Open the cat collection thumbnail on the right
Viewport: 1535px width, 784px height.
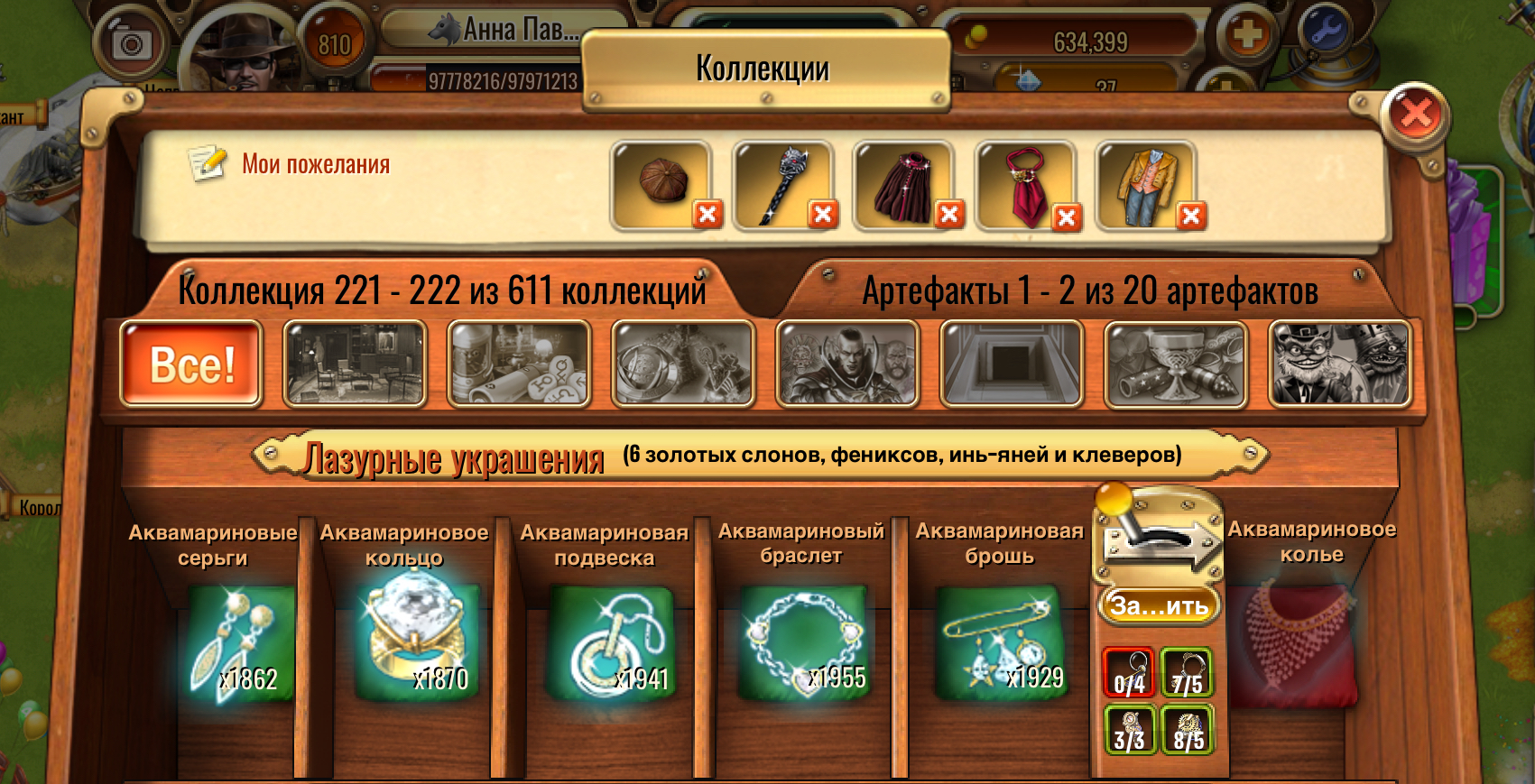tap(1341, 360)
